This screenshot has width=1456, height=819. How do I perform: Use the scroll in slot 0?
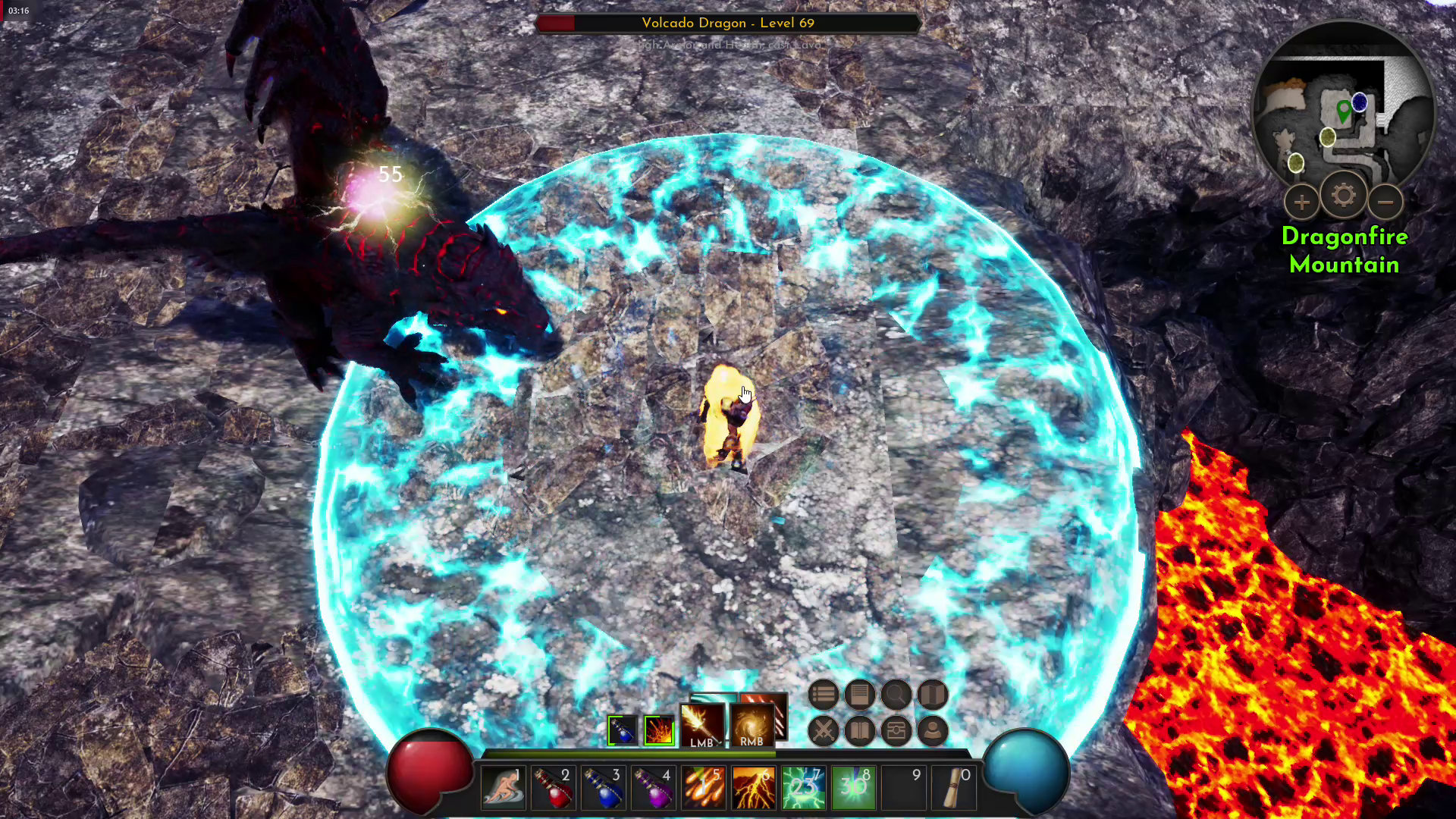(x=954, y=789)
